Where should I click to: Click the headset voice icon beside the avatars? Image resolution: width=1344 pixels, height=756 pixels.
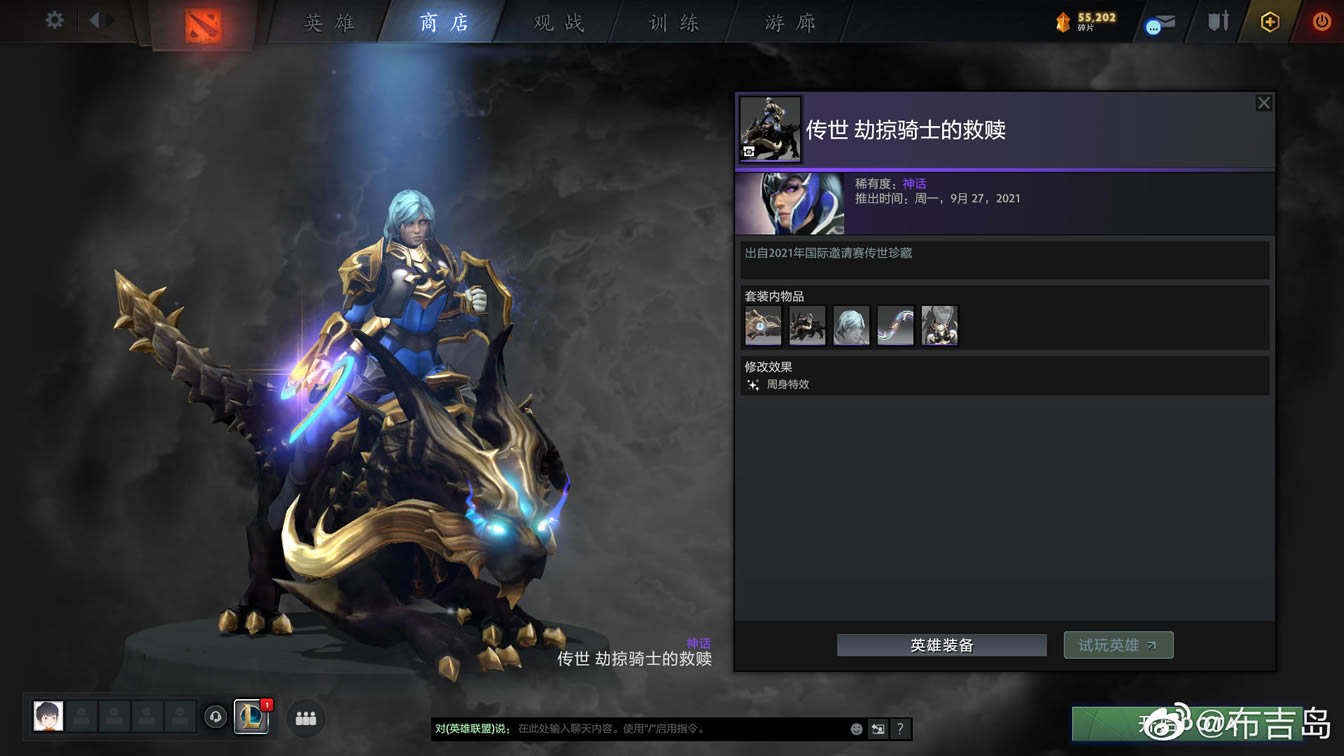(x=215, y=716)
